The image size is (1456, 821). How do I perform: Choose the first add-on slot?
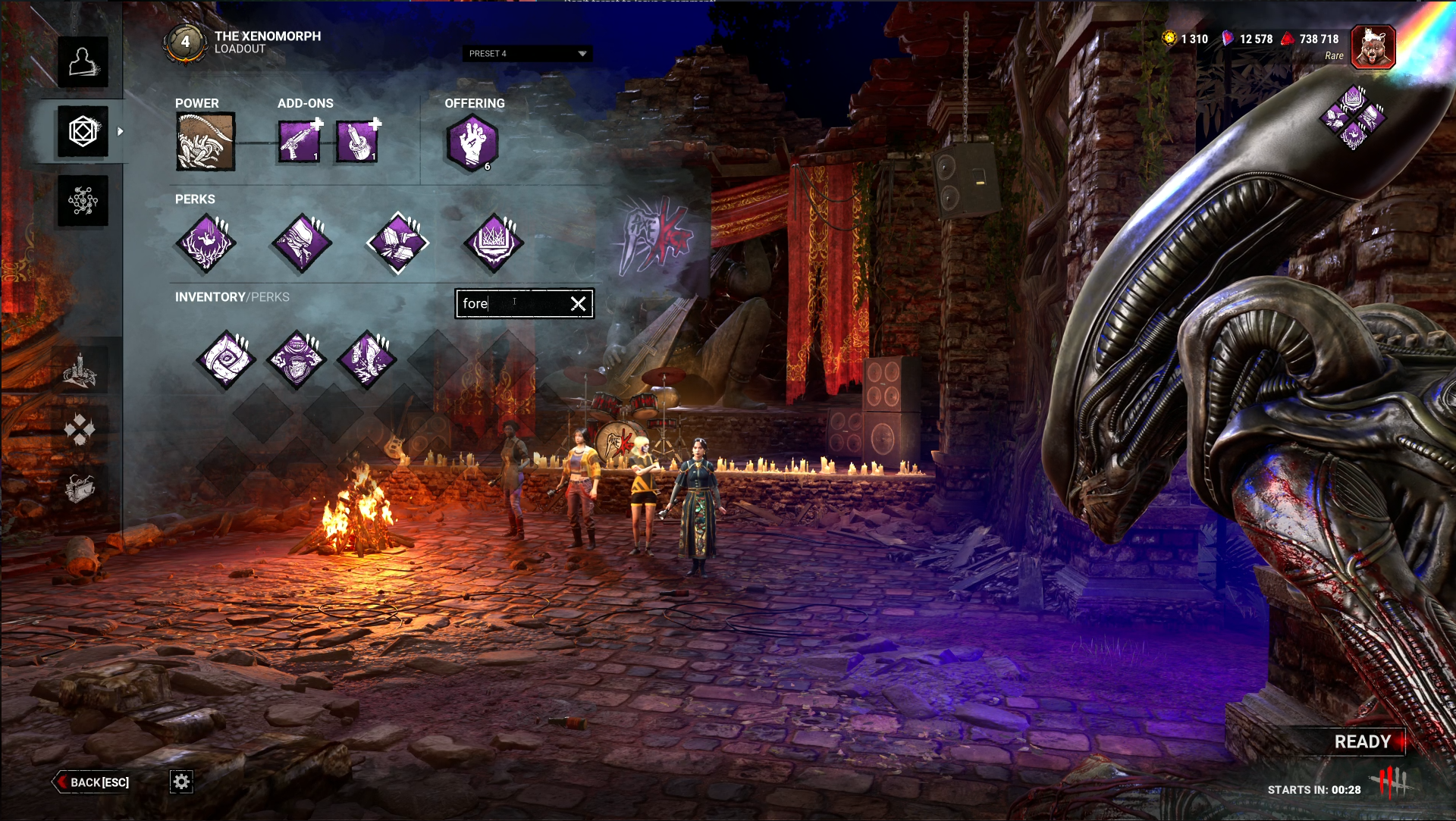pyautogui.click(x=299, y=142)
